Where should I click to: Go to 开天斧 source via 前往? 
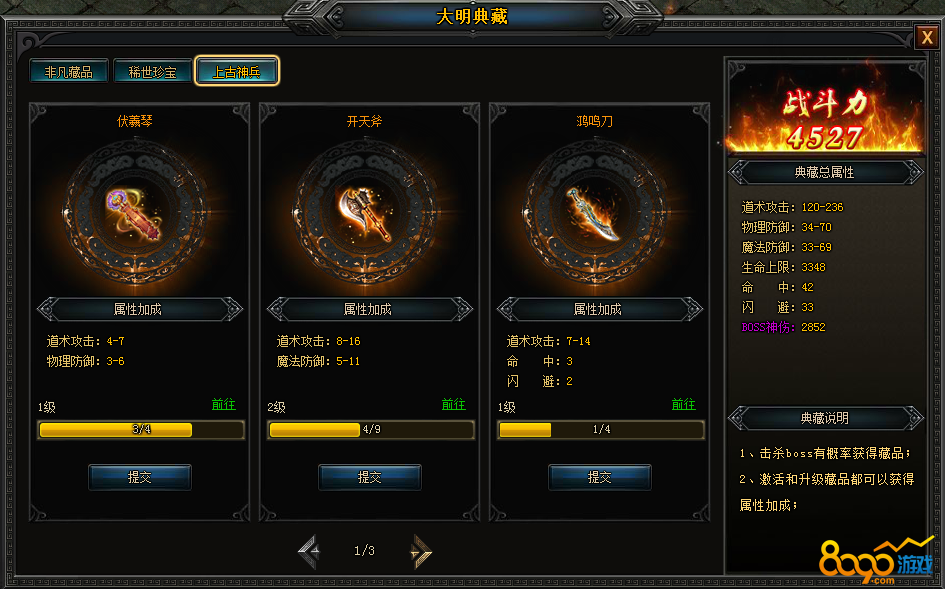coord(453,405)
